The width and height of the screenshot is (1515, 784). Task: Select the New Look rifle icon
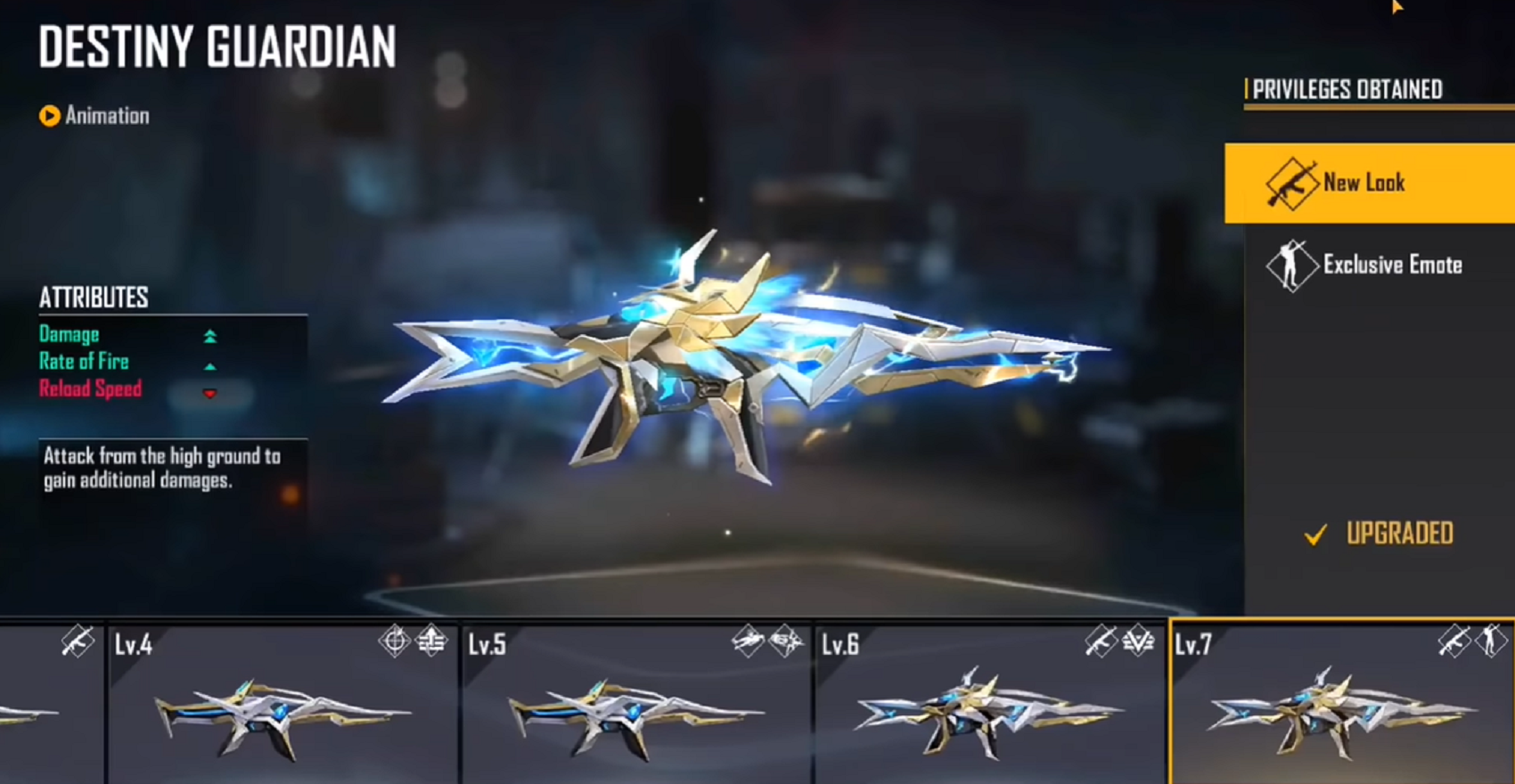point(1293,183)
